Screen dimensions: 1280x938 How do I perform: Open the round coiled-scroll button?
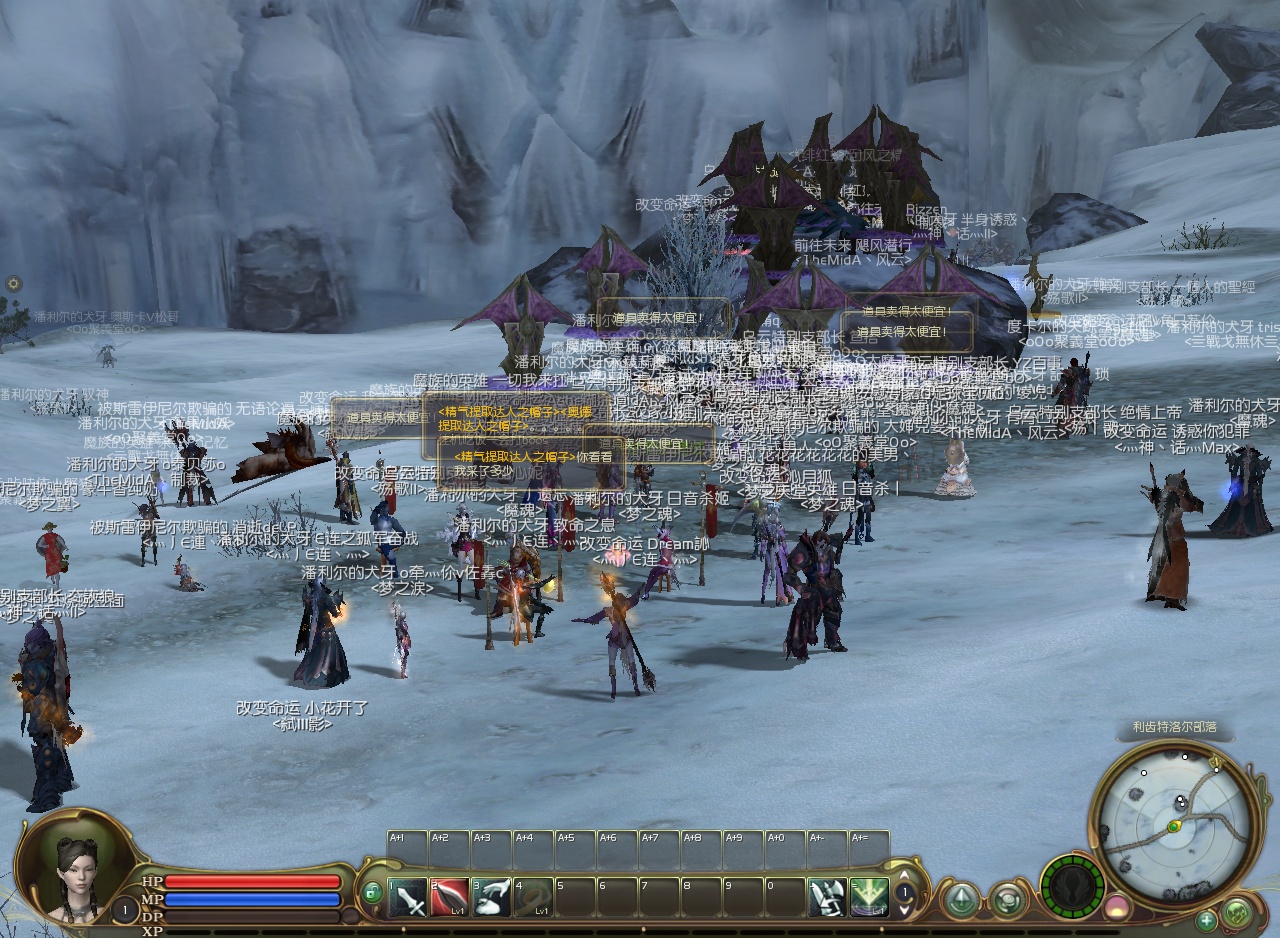click(x=1008, y=899)
